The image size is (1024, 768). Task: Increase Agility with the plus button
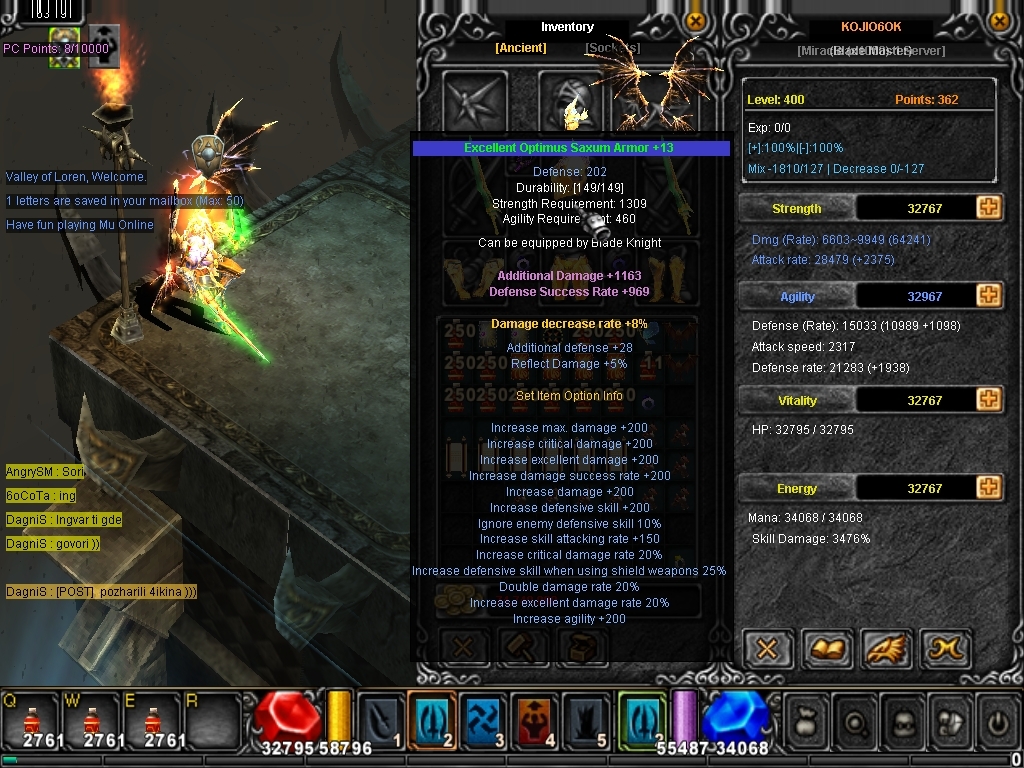[x=988, y=296]
